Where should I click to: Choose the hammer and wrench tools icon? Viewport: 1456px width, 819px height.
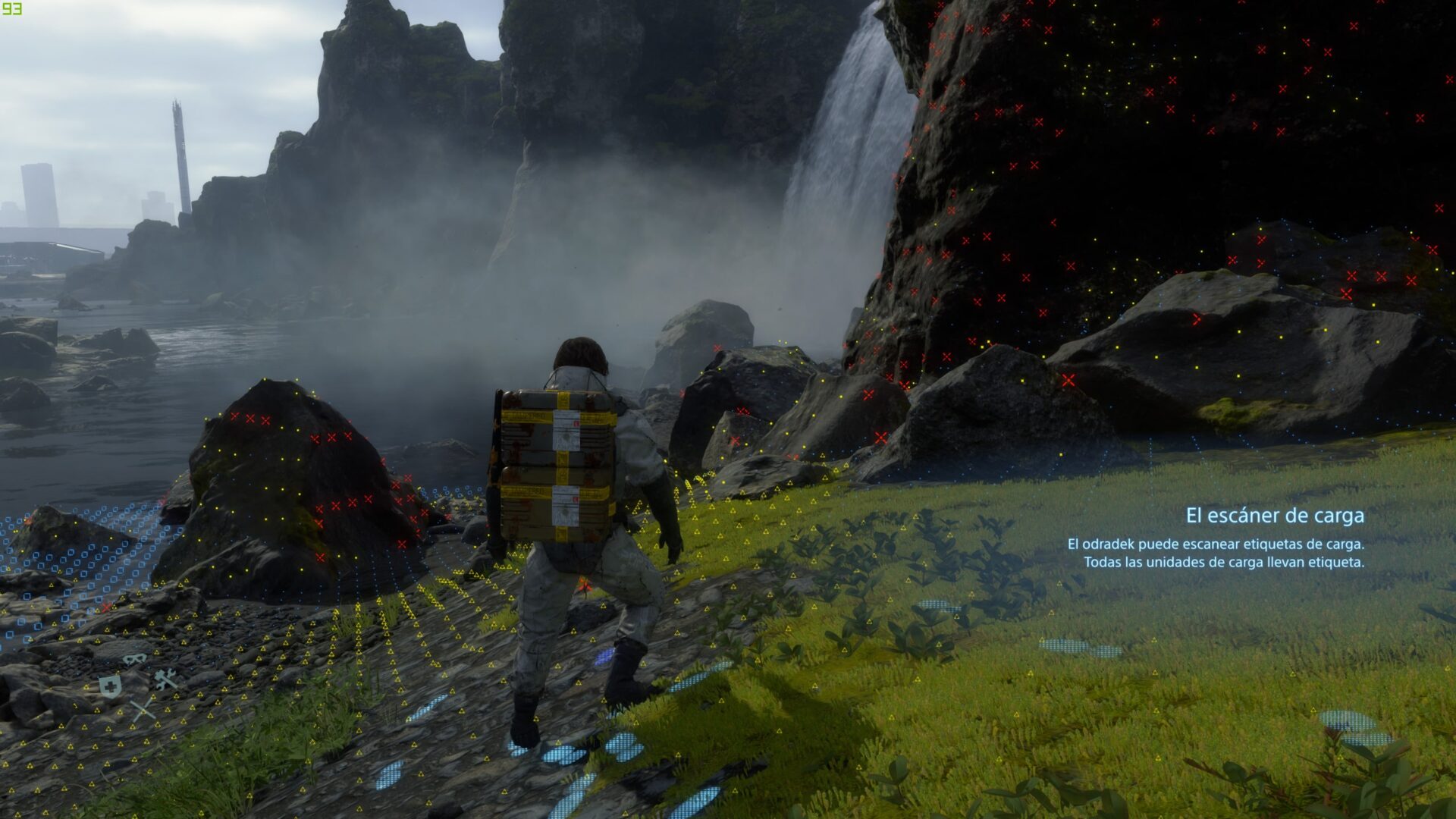click(x=166, y=679)
